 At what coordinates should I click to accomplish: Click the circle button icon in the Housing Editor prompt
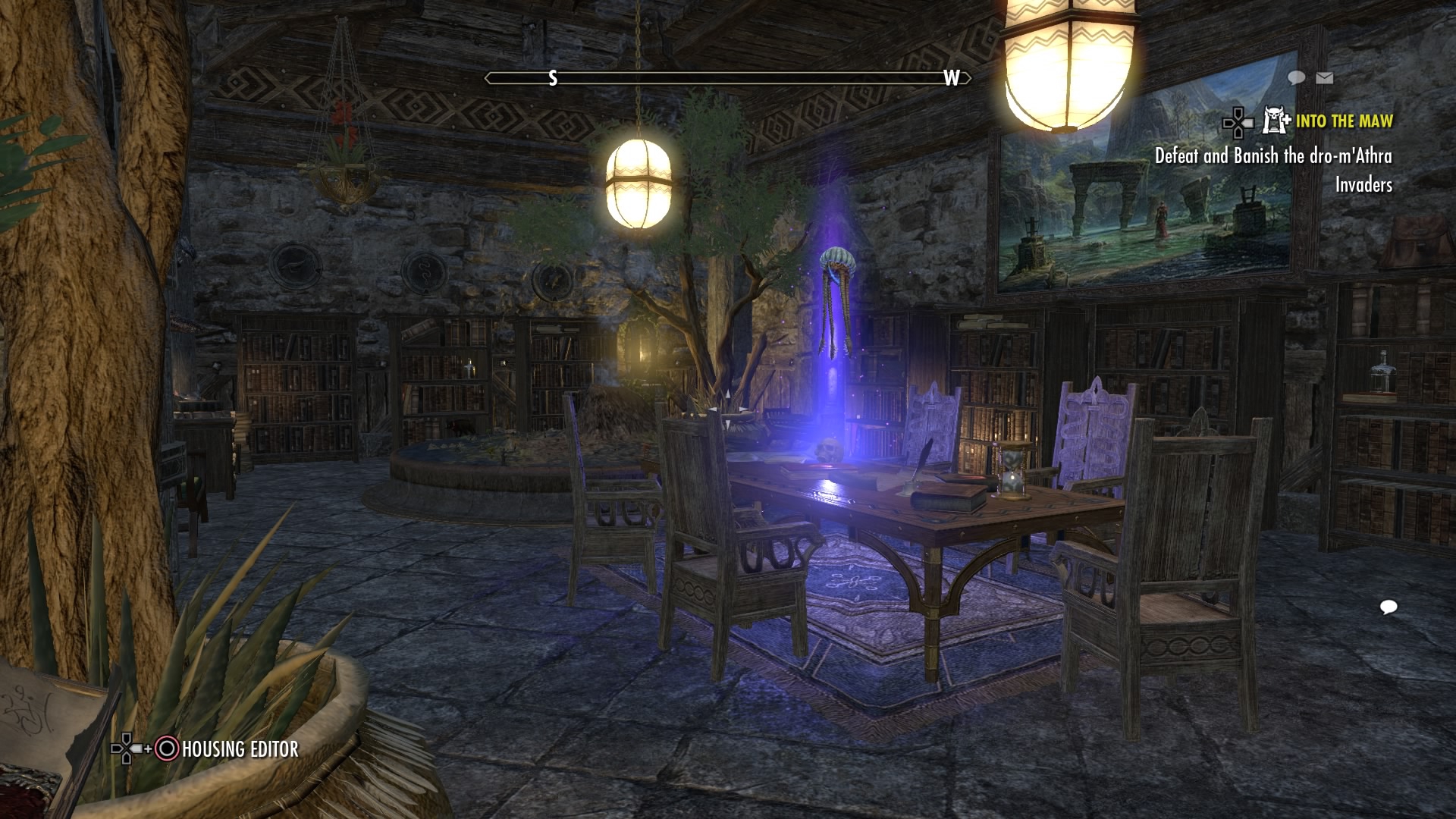[x=168, y=749]
